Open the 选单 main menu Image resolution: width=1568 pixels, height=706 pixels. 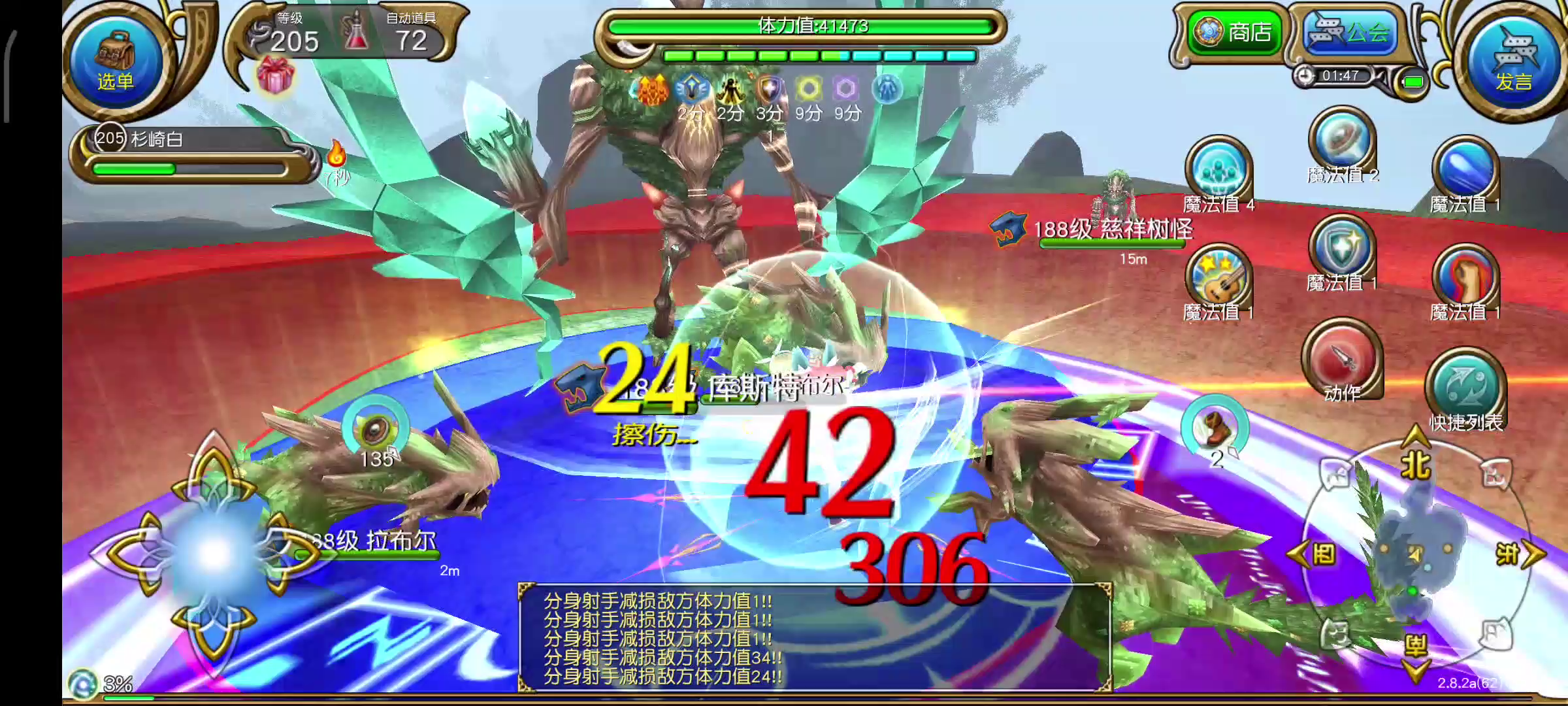point(116,59)
